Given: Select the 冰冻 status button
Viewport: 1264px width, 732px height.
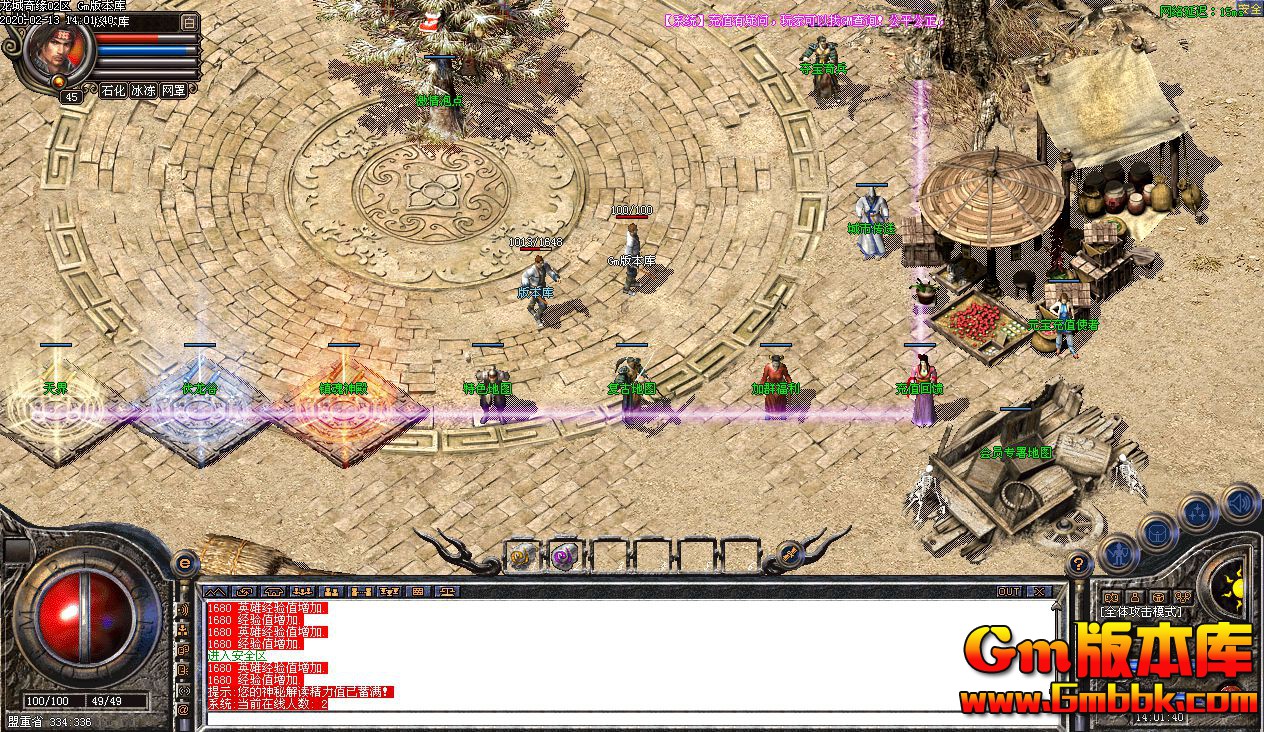Looking at the screenshot, I should click(143, 90).
